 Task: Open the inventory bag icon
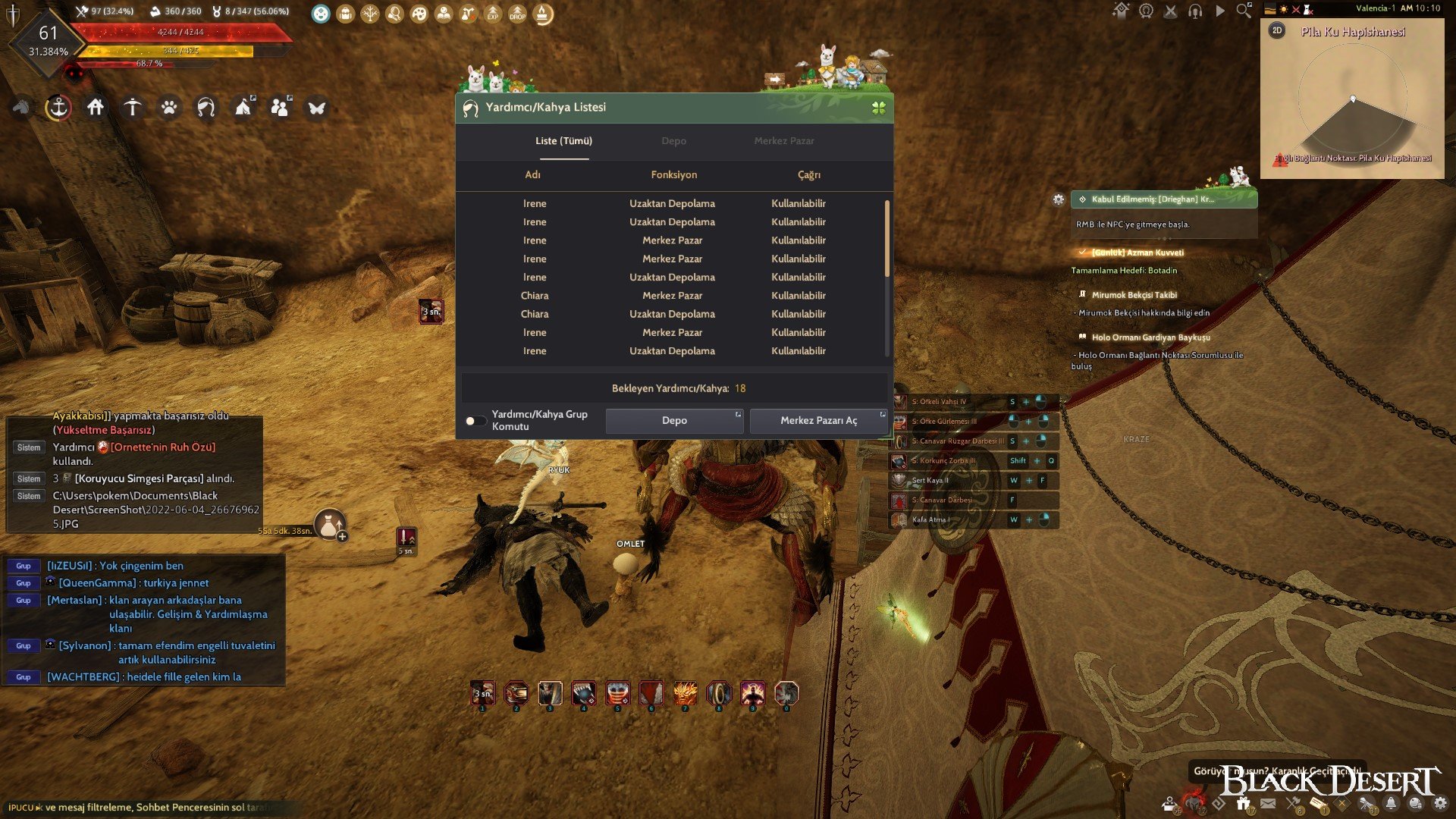[345, 14]
